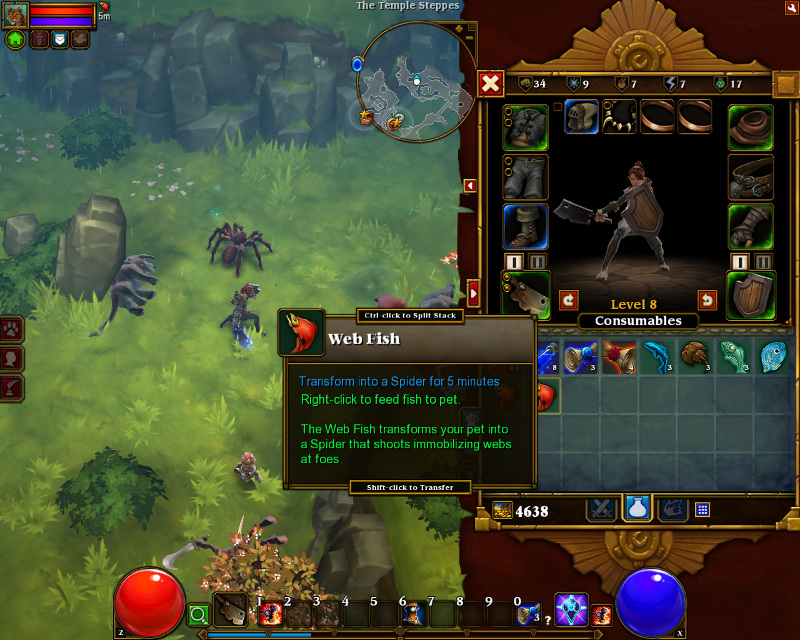Select the red Web Fish item

point(547,395)
